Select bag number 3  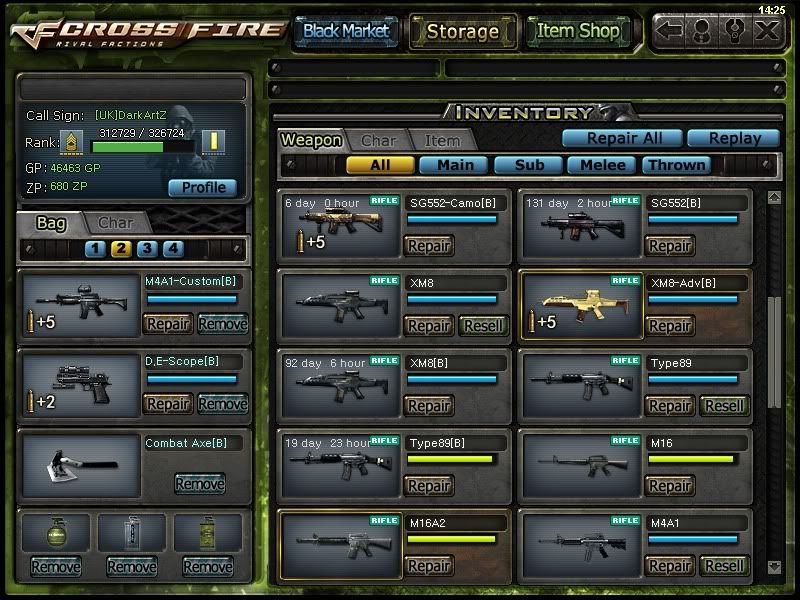147,249
